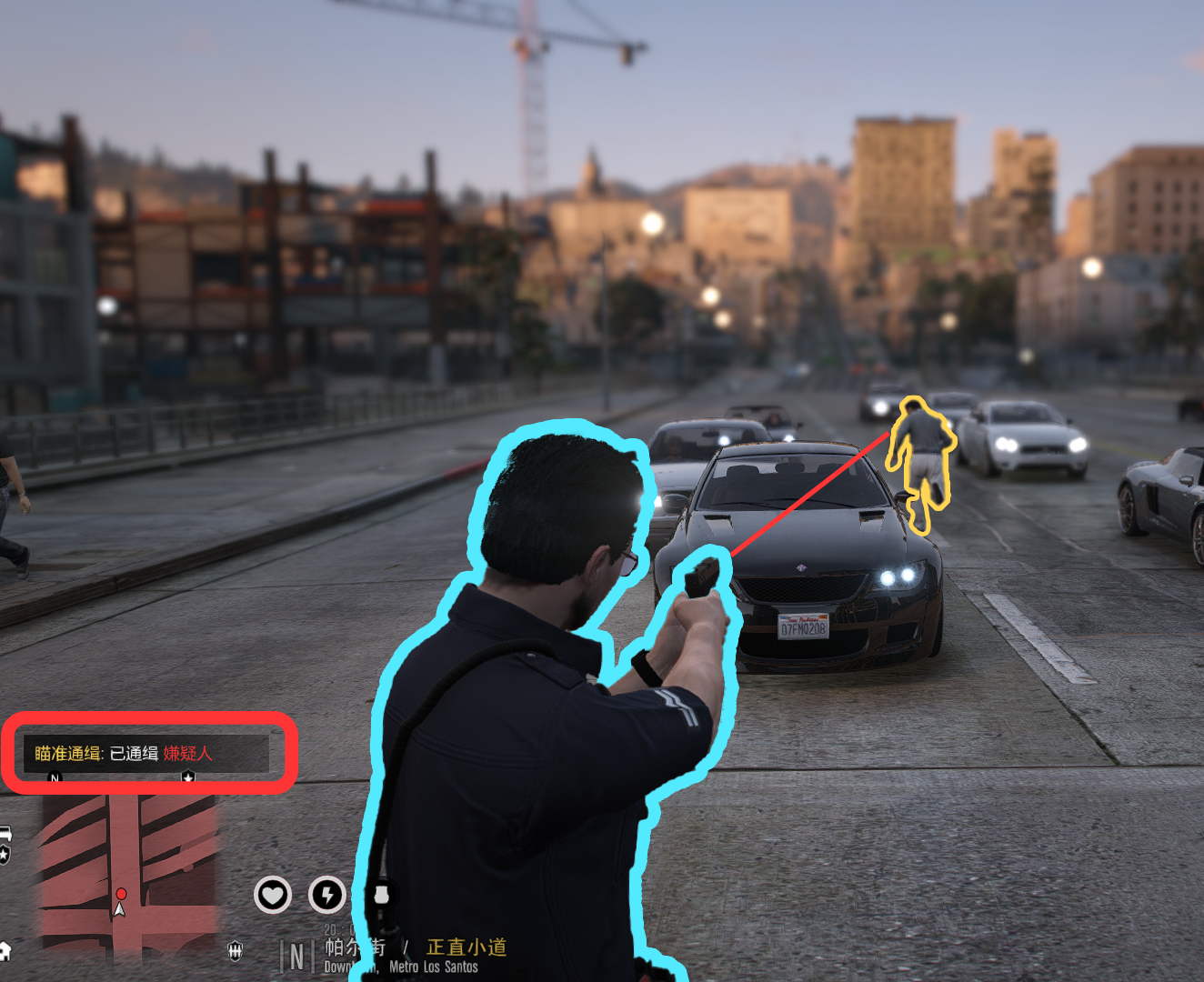Click the lightning bolt stamina icon
The height and width of the screenshot is (982, 1204).
[x=326, y=896]
